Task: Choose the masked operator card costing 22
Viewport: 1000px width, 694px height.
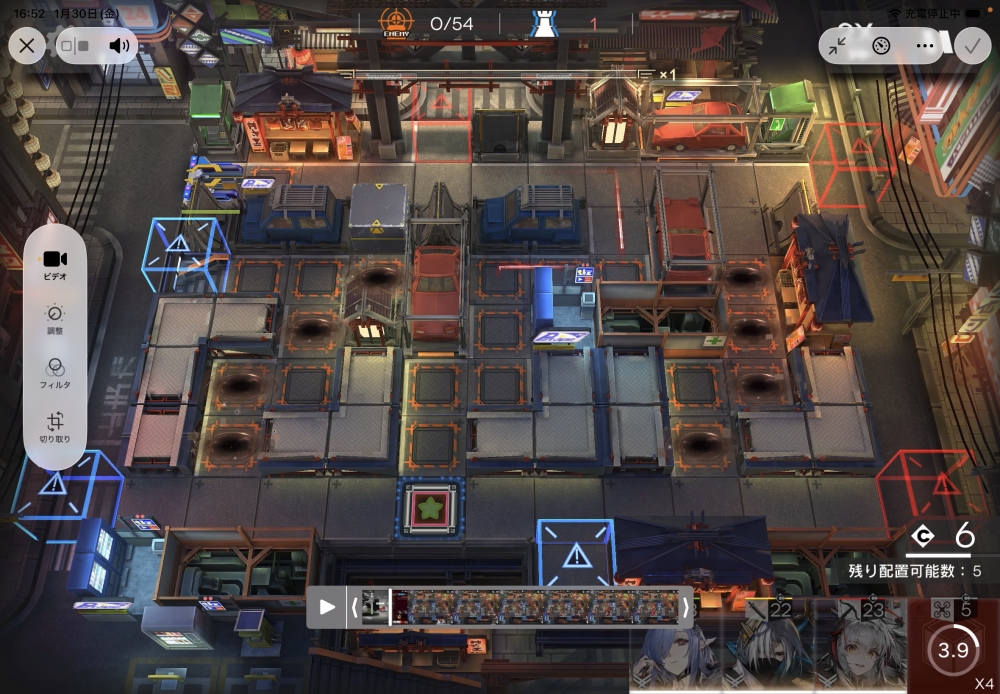Action: pyautogui.click(x=772, y=648)
